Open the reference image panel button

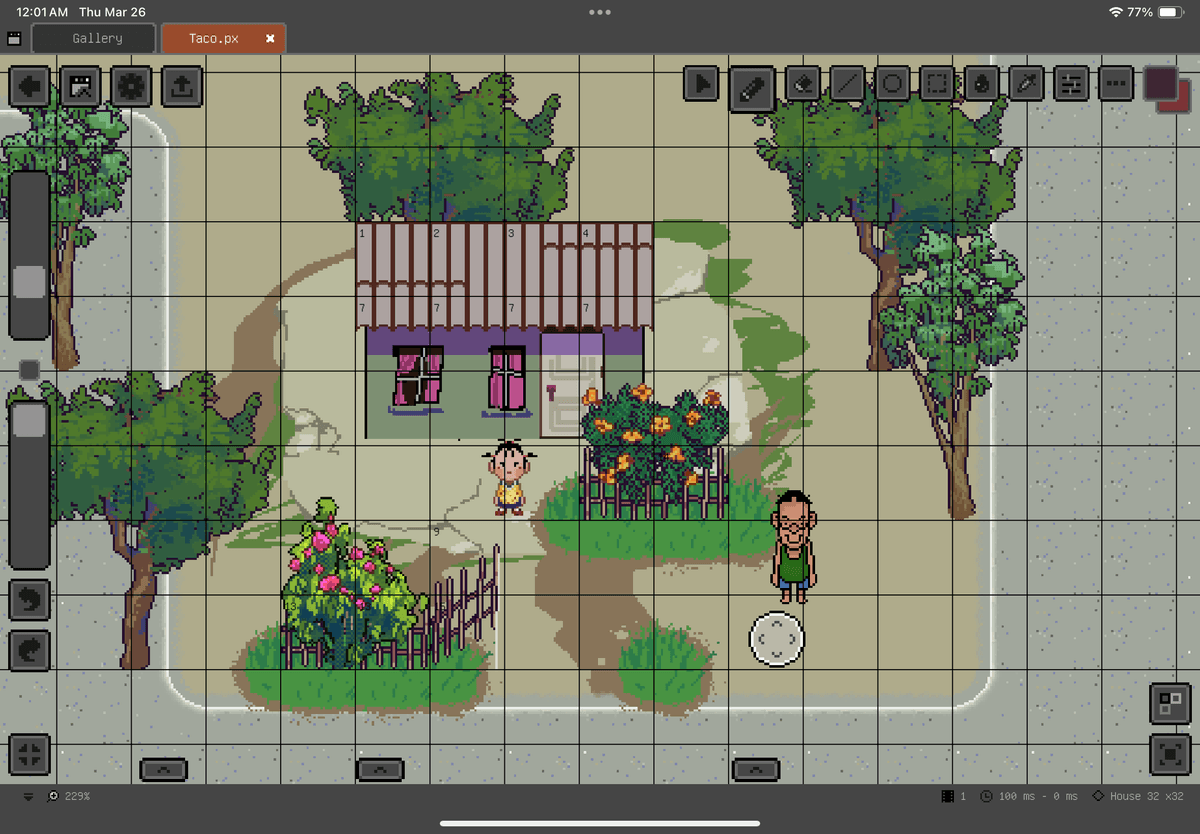coord(80,86)
